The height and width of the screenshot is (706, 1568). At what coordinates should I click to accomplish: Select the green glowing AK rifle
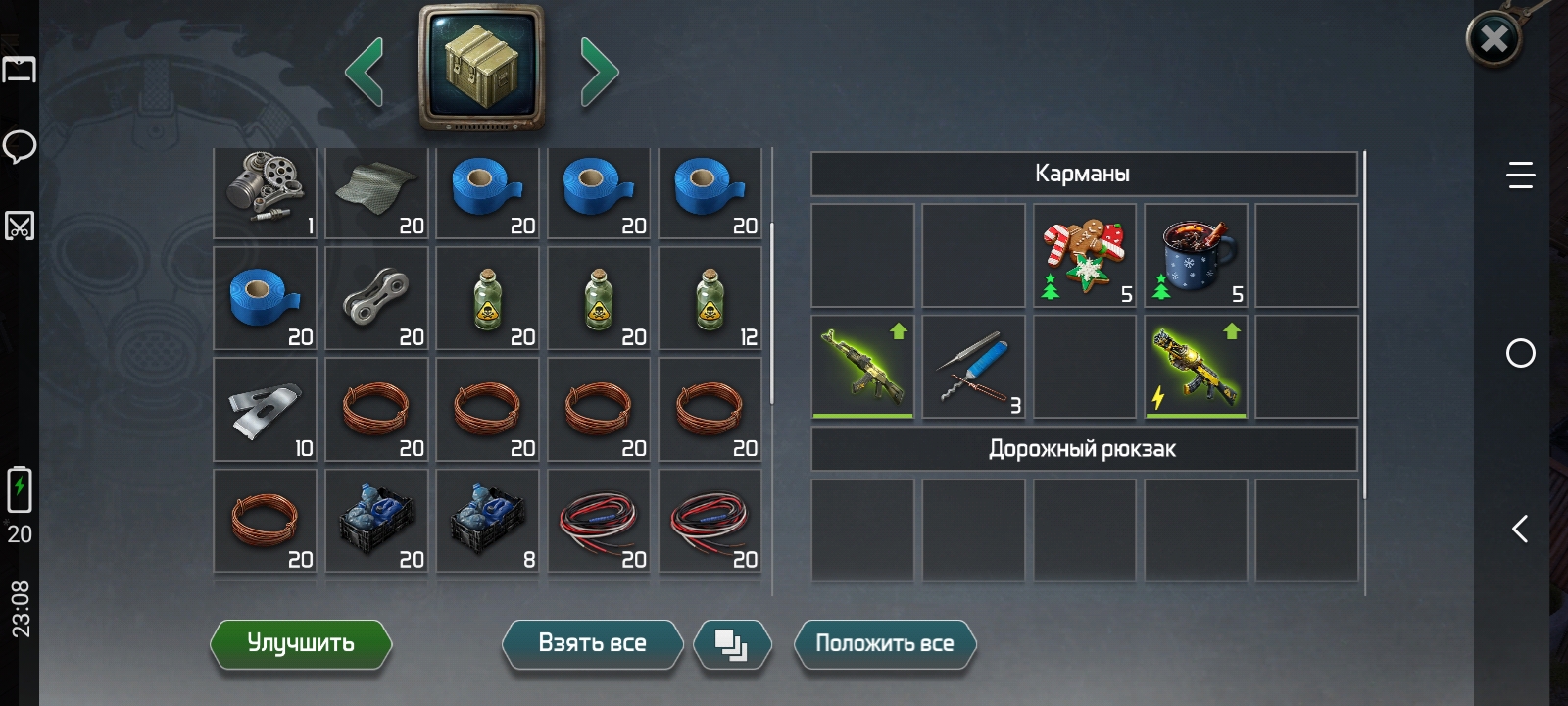[x=863, y=367]
